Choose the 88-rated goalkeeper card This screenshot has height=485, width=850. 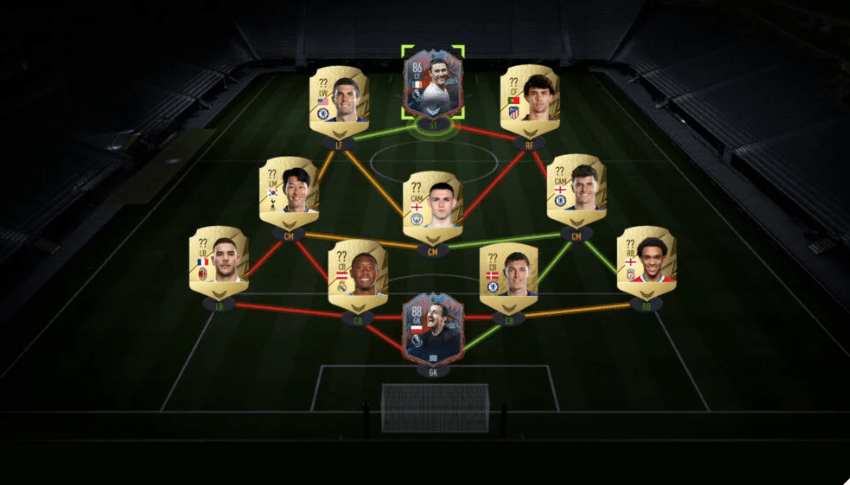point(433,328)
